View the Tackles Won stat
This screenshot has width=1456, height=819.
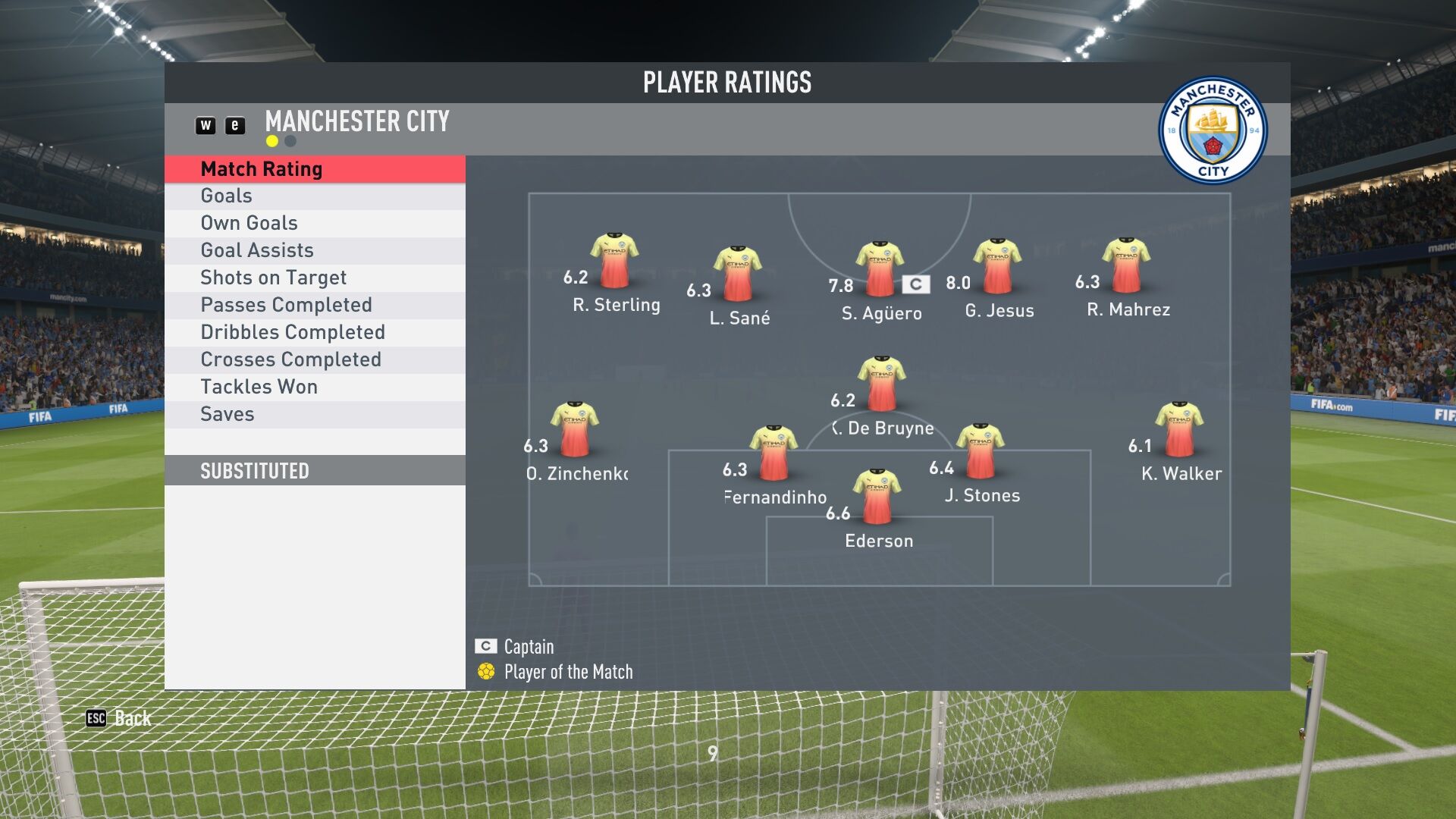pos(314,388)
